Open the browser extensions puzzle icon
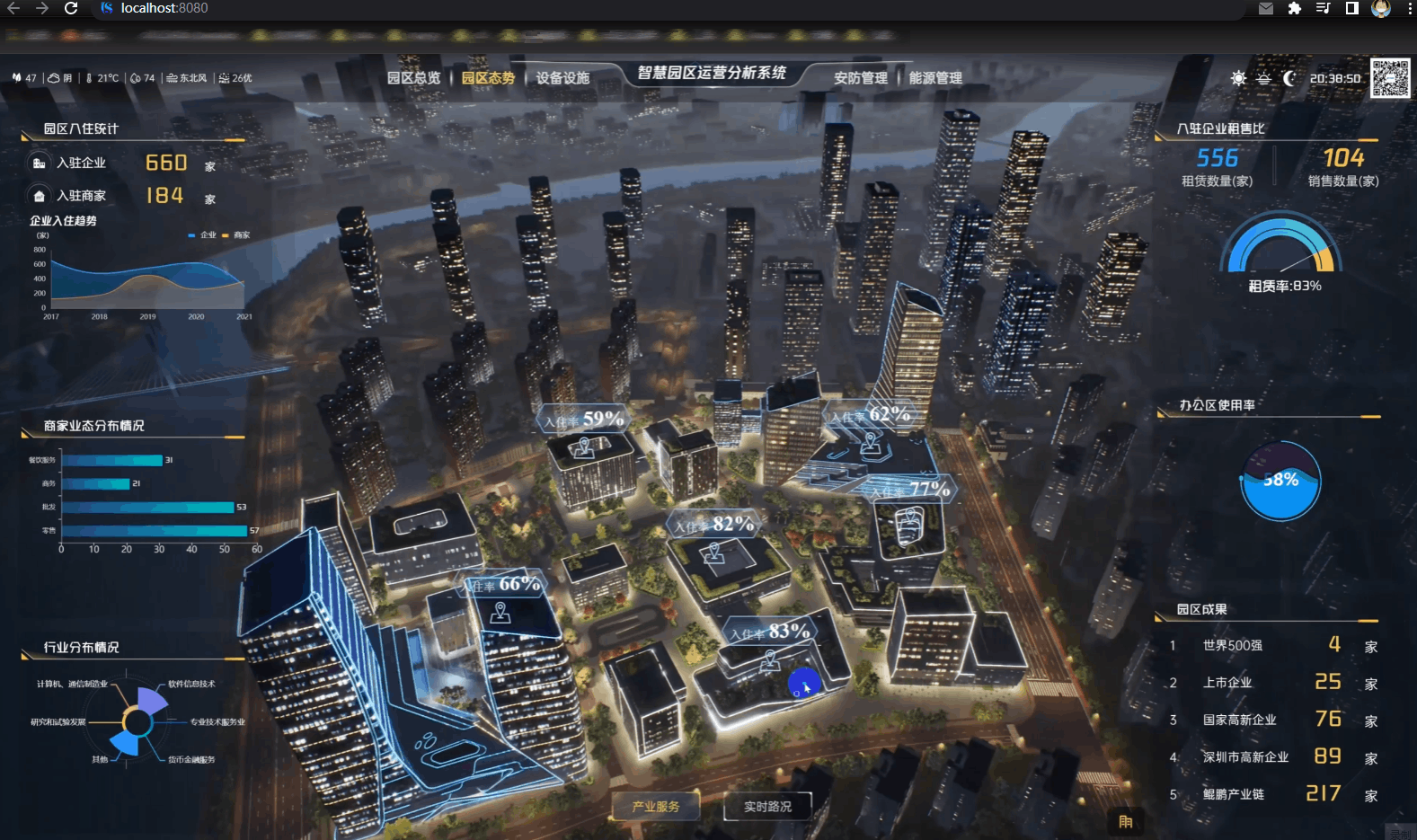The width and height of the screenshot is (1417, 840). [1294, 8]
